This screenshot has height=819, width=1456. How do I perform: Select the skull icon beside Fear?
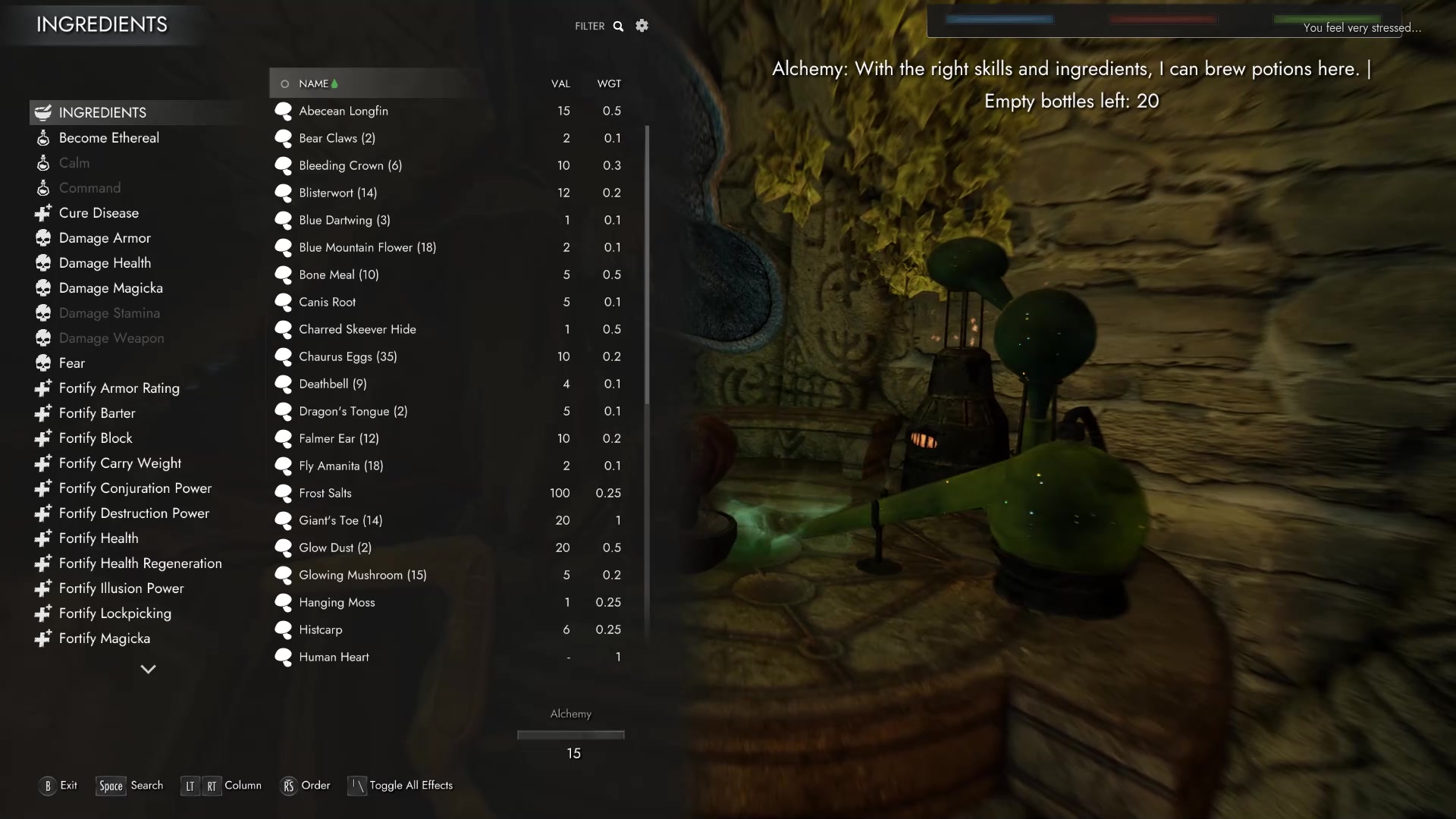[43, 362]
